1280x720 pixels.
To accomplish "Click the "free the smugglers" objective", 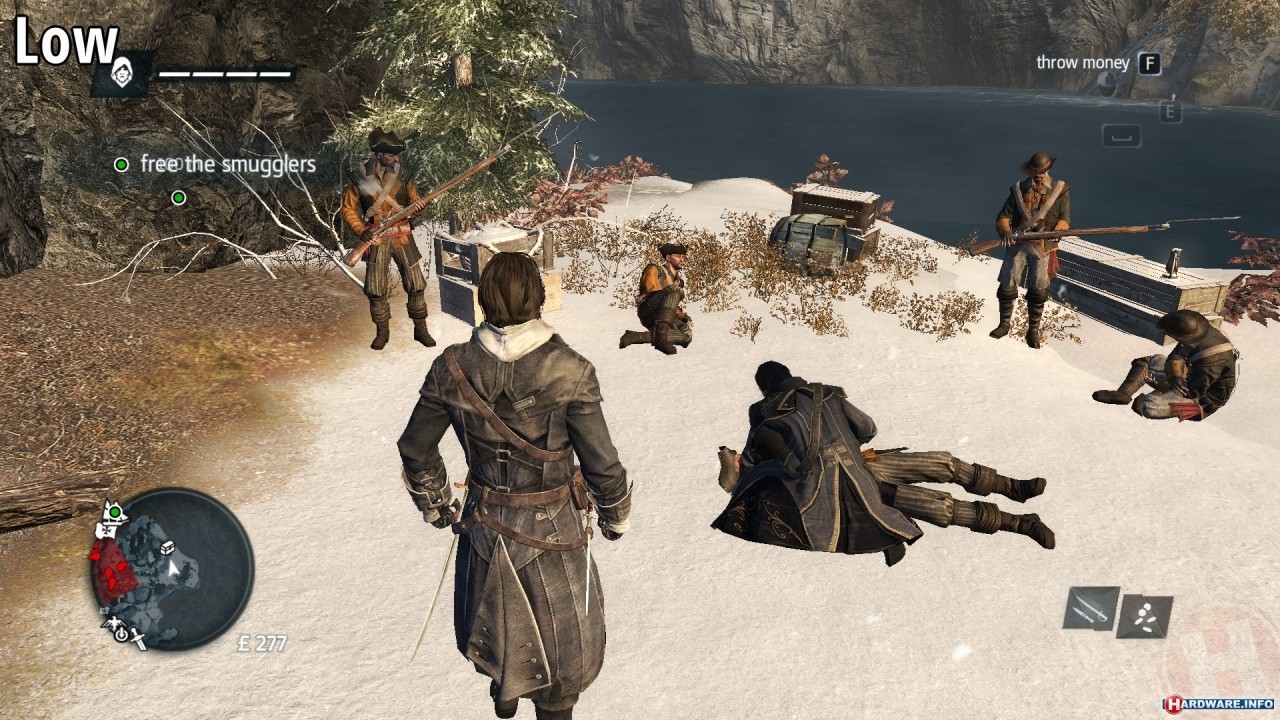I will [228, 164].
